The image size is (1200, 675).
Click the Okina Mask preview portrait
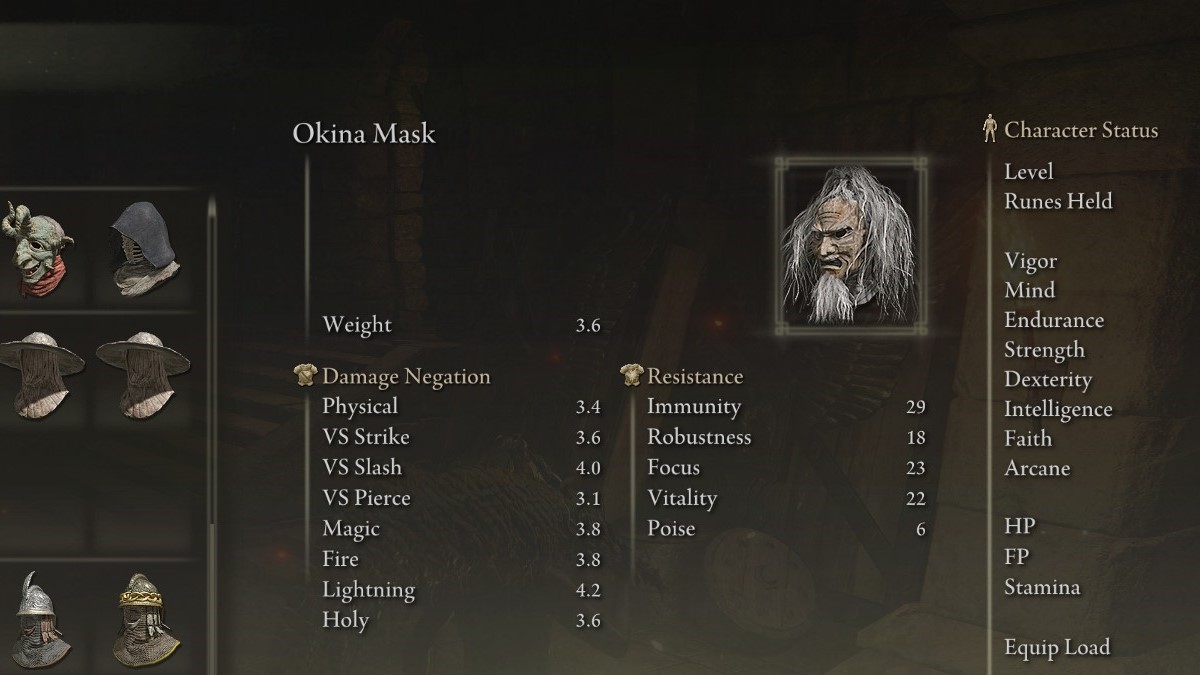point(850,246)
